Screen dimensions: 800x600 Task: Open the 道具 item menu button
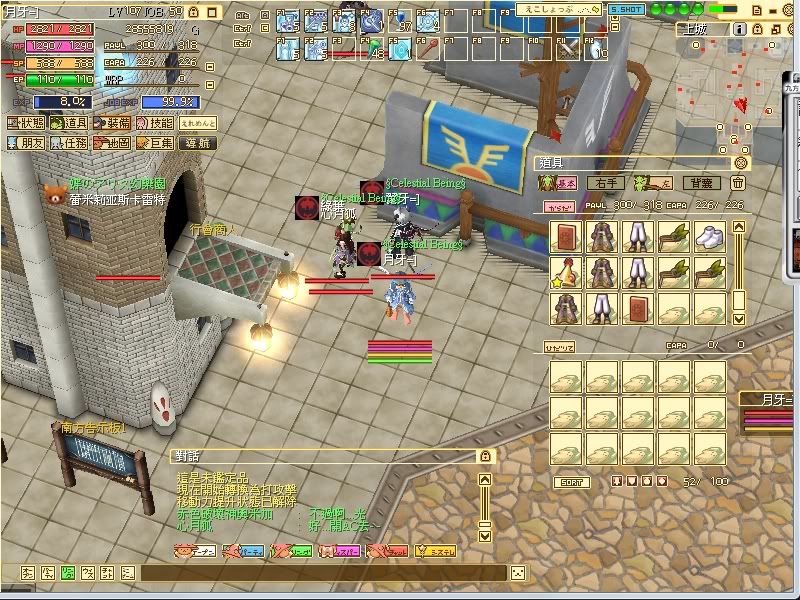coord(75,124)
